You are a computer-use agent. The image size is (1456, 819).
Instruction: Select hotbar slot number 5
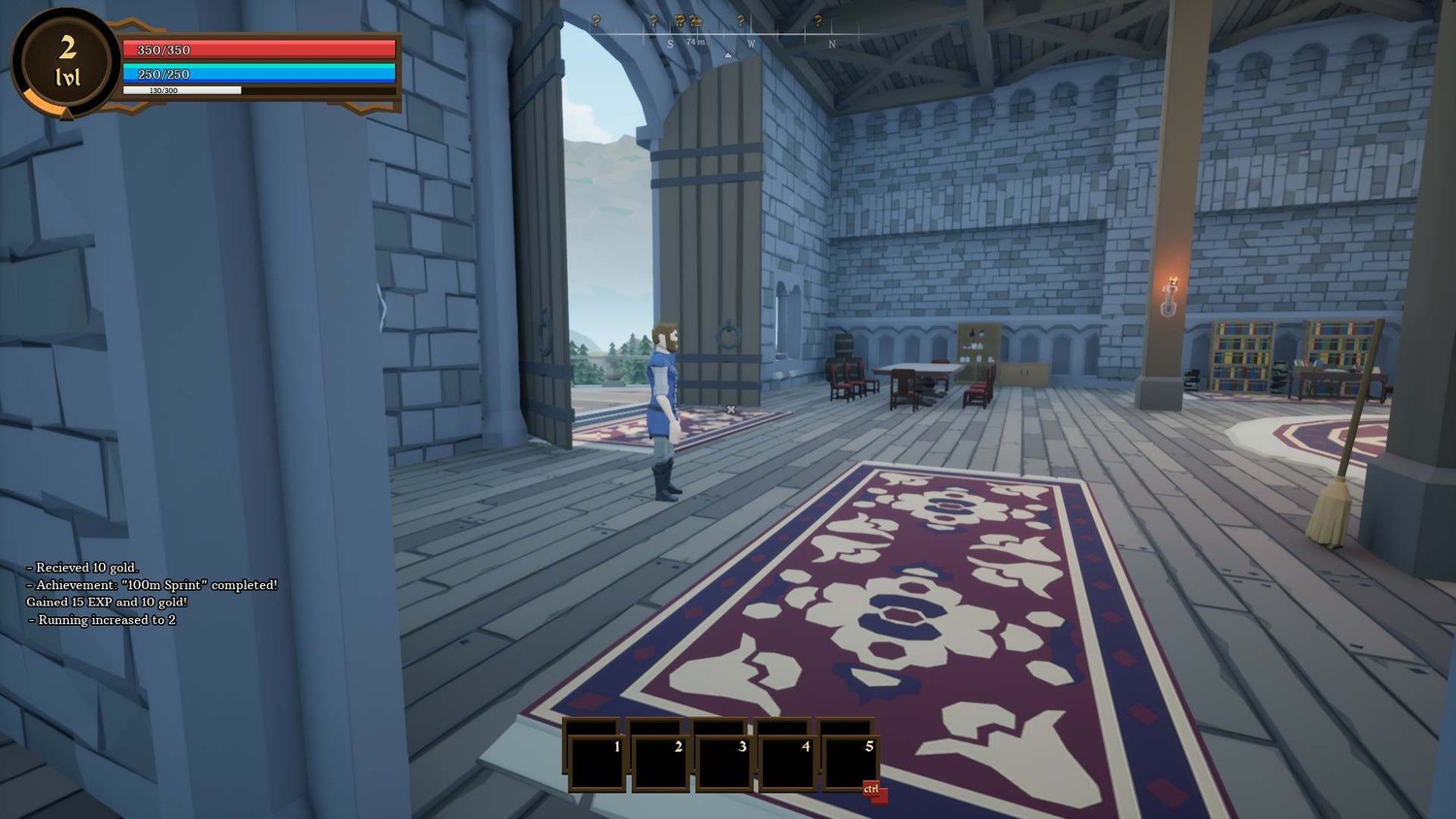click(x=850, y=763)
